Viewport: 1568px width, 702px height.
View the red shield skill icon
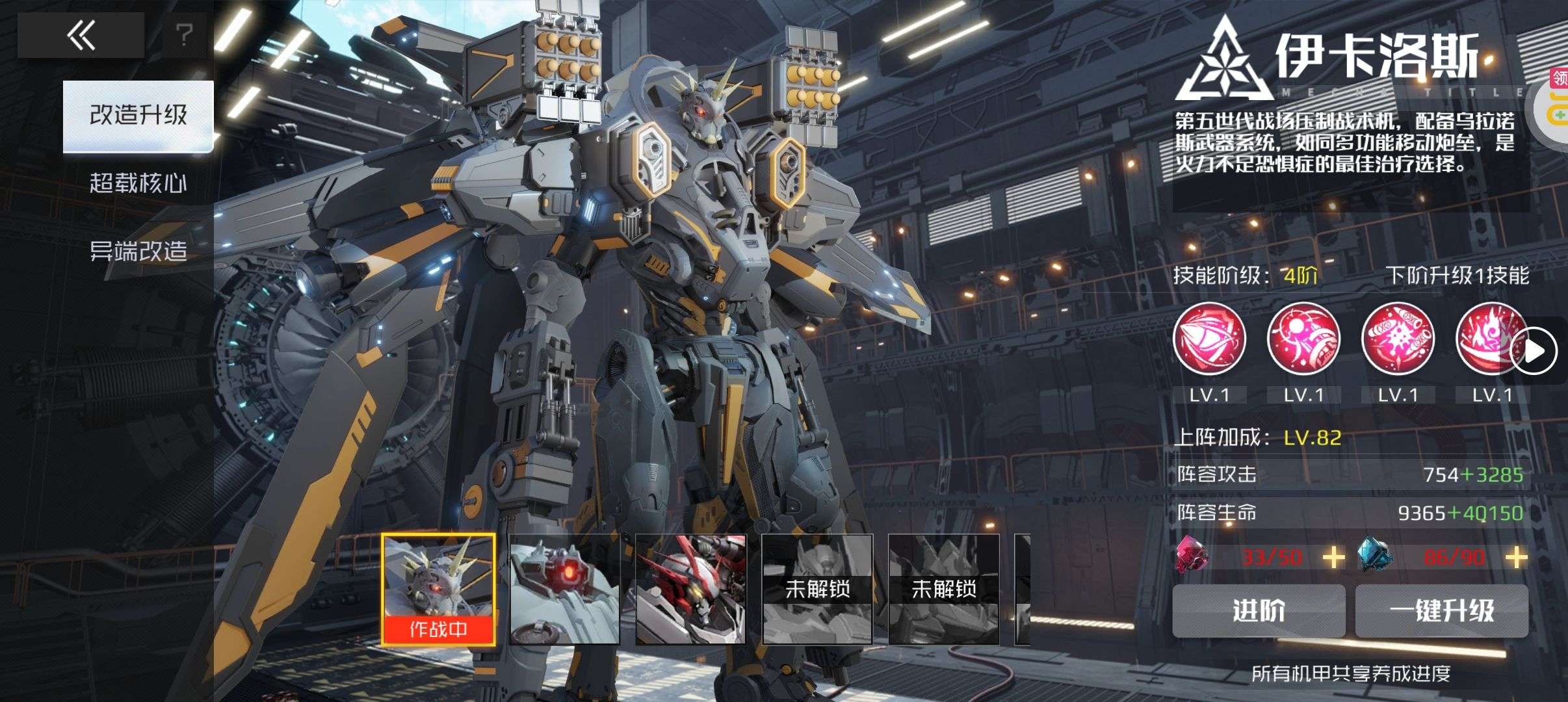1209,339
